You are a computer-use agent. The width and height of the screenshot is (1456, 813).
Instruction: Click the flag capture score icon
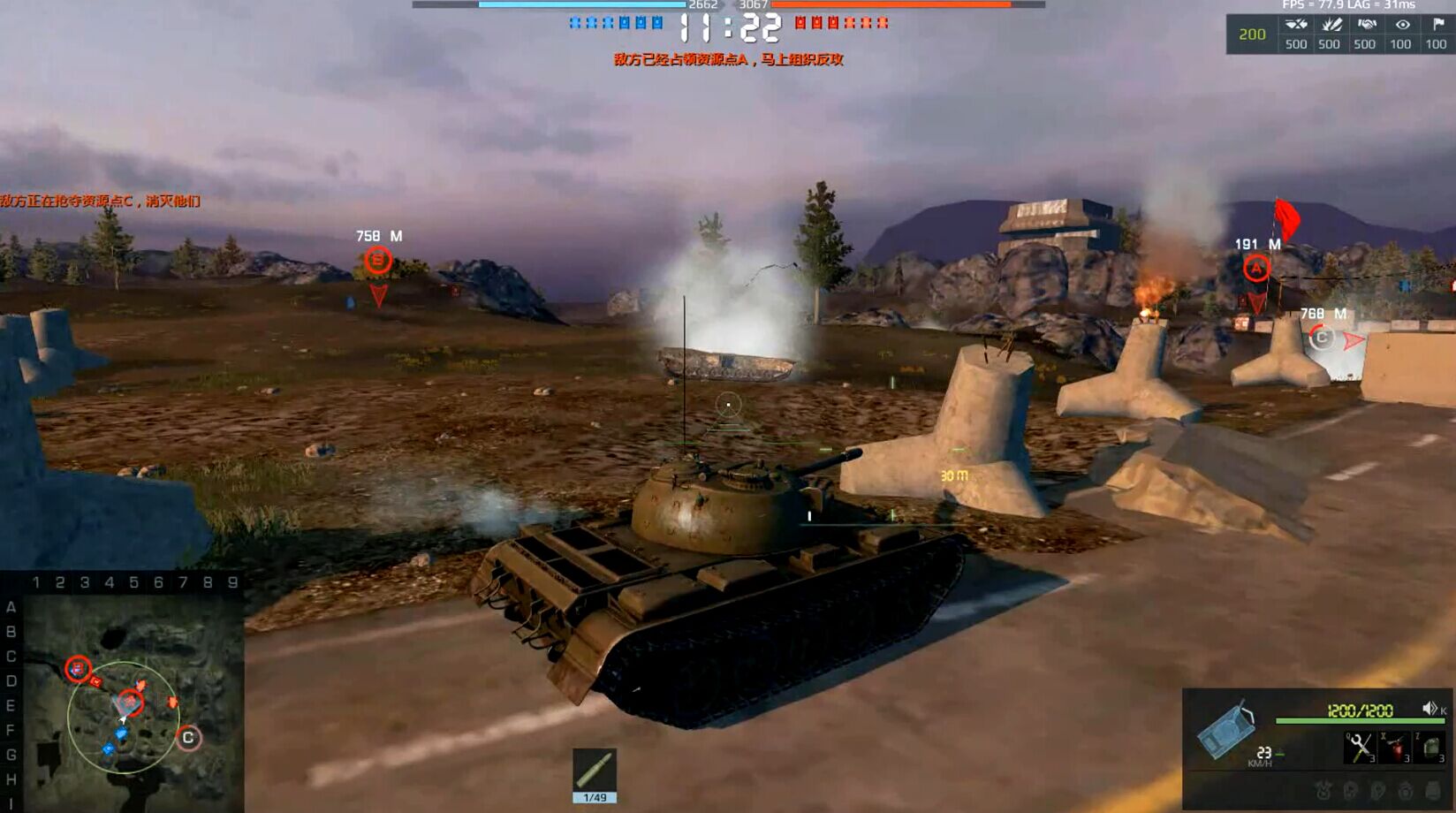pyautogui.click(x=1437, y=25)
